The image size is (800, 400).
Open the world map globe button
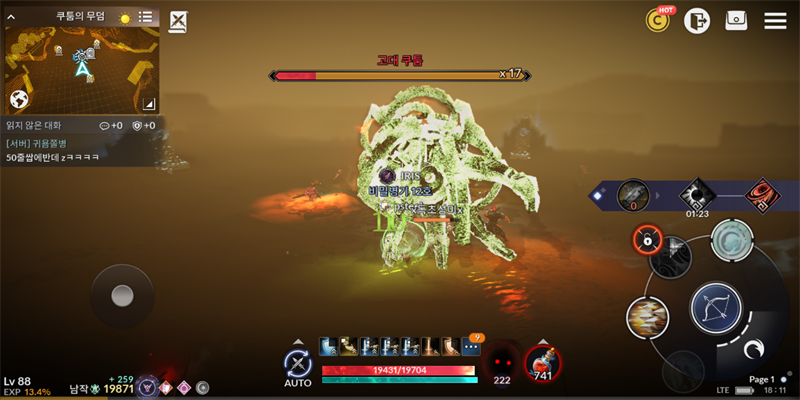[x=18, y=99]
